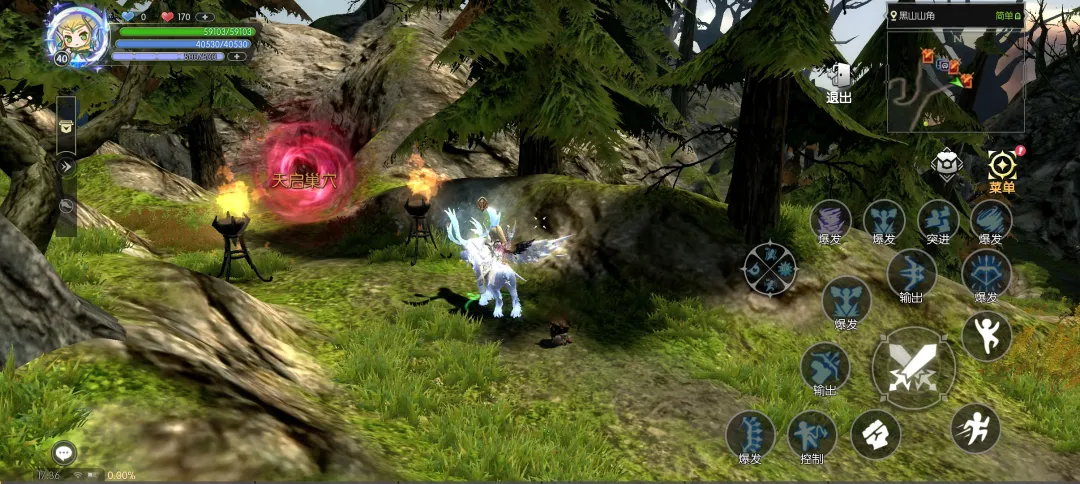Viewport: 1080px width, 484px height.
Task: Activate the 控制 control skill
Action: [x=811, y=435]
